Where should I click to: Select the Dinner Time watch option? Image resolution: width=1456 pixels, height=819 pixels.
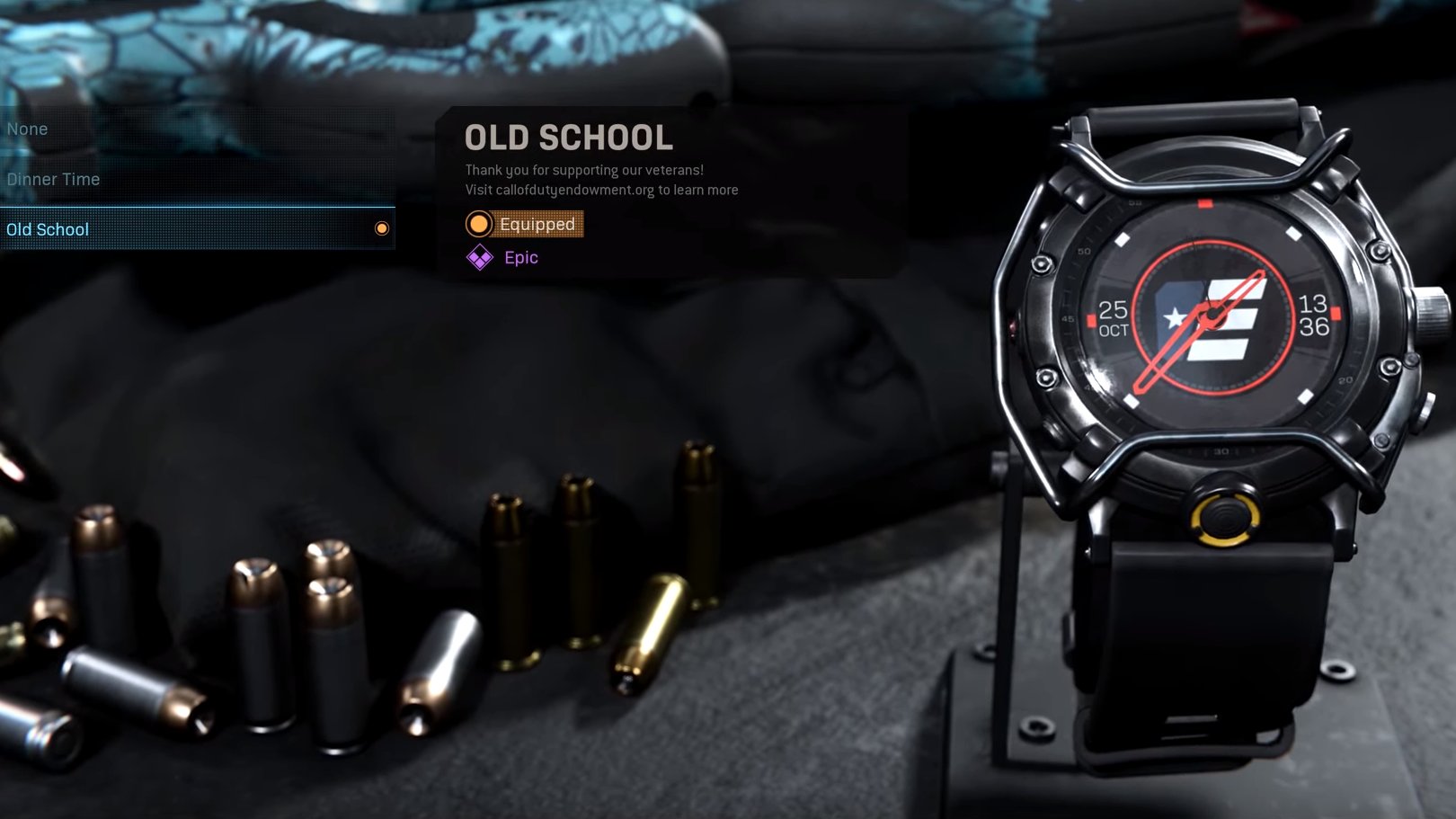coord(54,179)
